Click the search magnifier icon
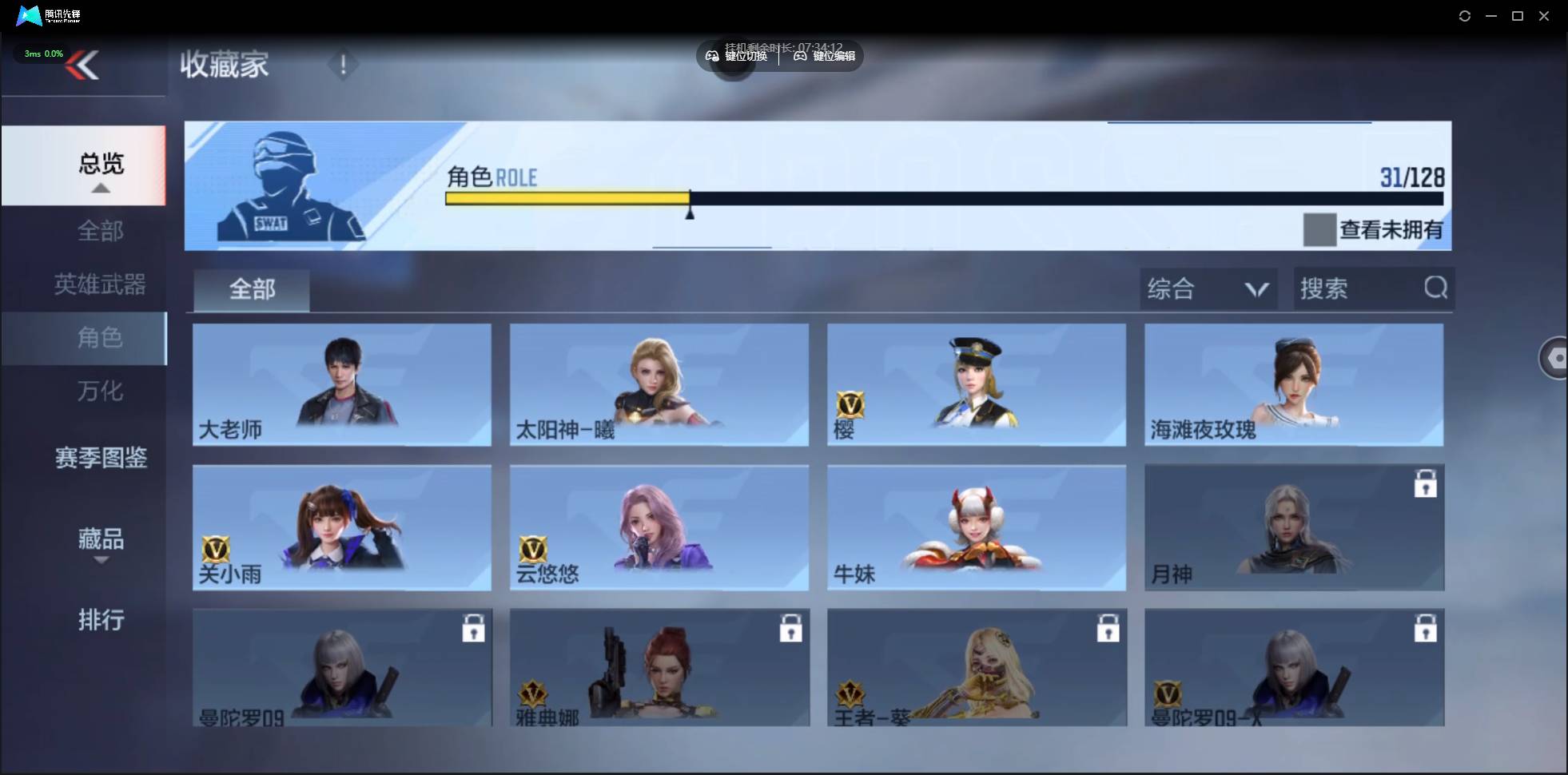Image resolution: width=1568 pixels, height=775 pixels. [x=1435, y=288]
